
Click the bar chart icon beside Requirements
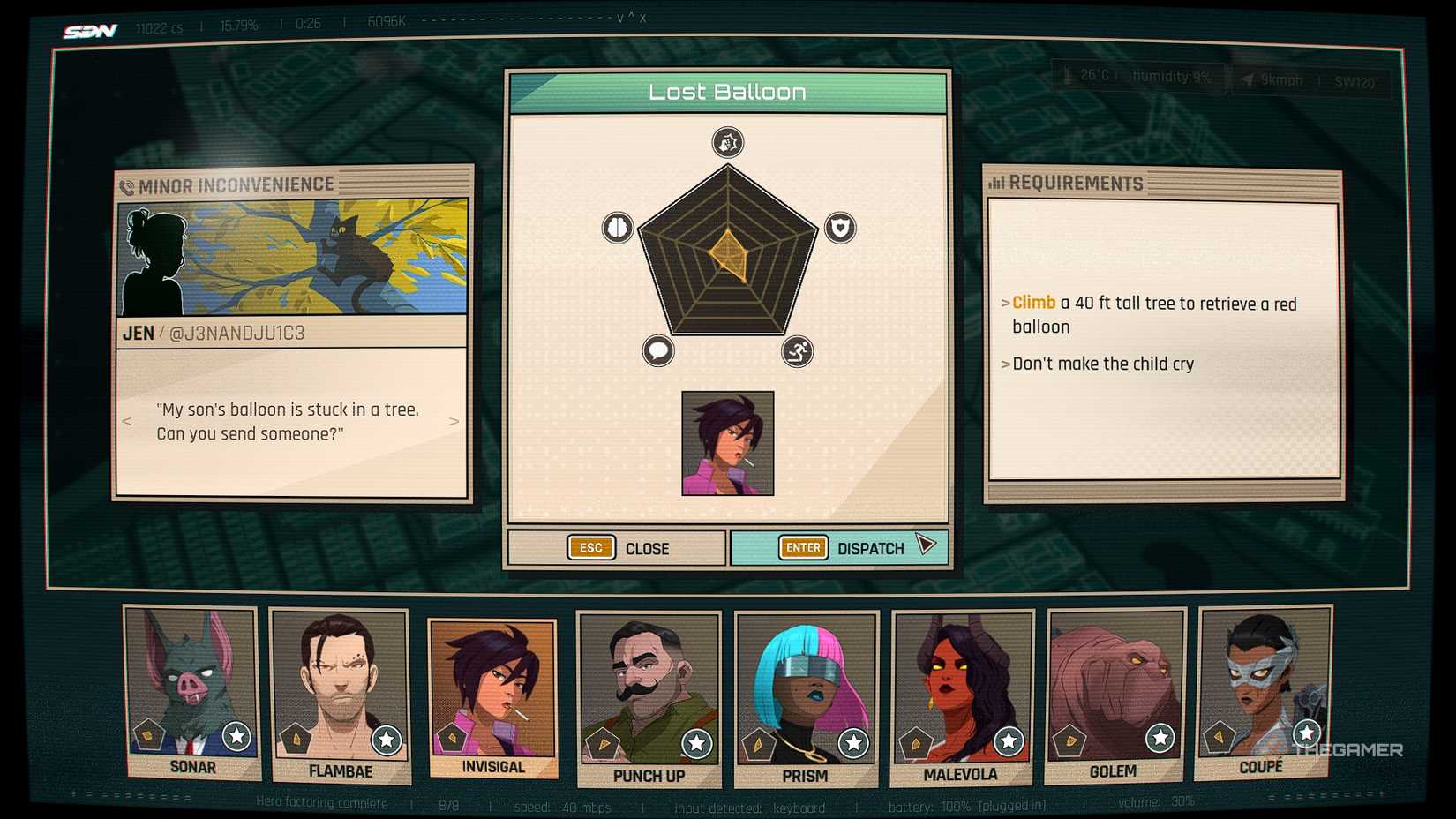click(998, 183)
